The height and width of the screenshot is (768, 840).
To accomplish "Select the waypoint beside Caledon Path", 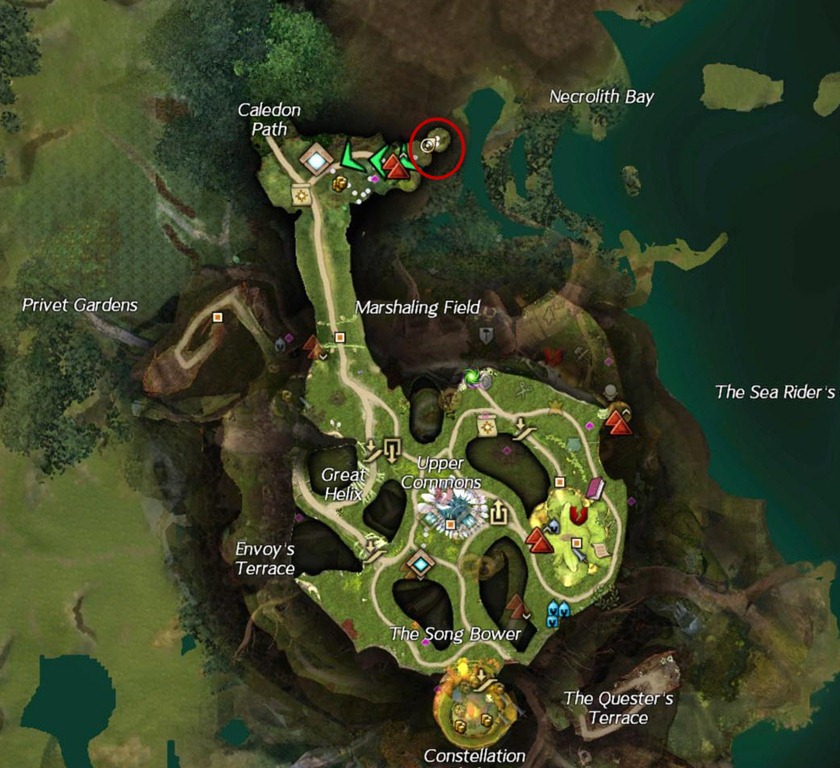I will 317,159.
